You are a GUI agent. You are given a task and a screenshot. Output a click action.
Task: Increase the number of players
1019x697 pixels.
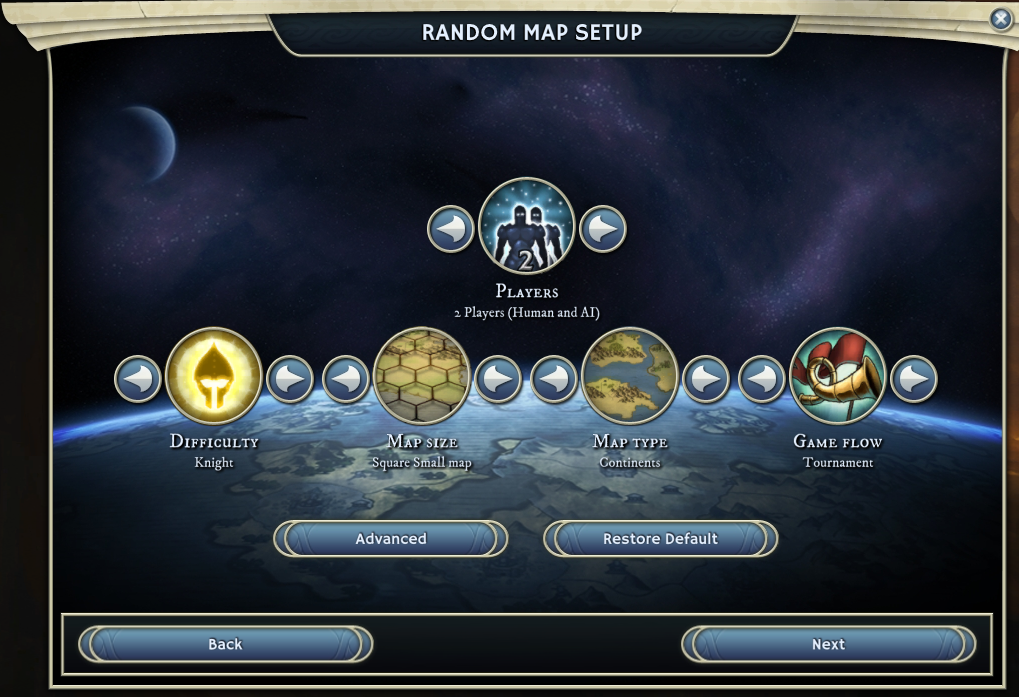pyautogui.click(x=603, y=229)
